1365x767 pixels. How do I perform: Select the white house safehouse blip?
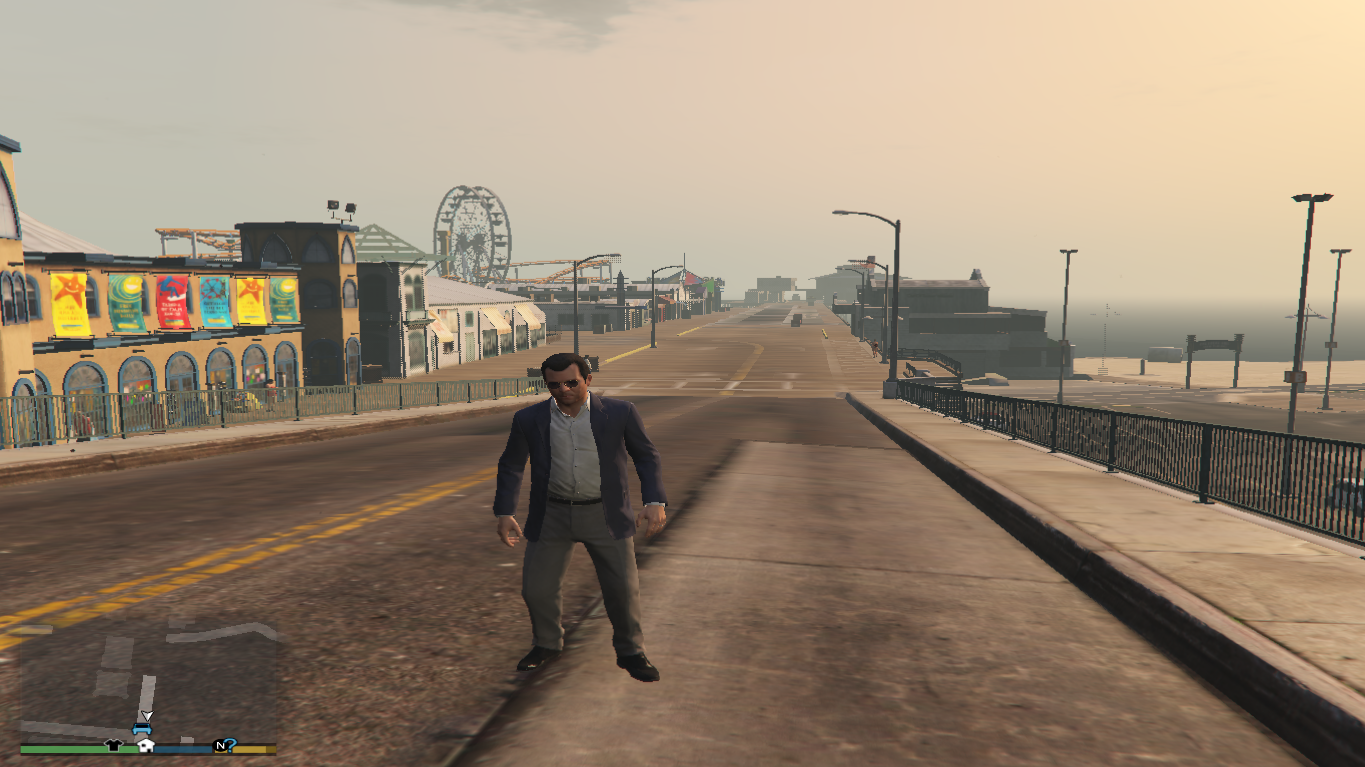click(146, 745)
